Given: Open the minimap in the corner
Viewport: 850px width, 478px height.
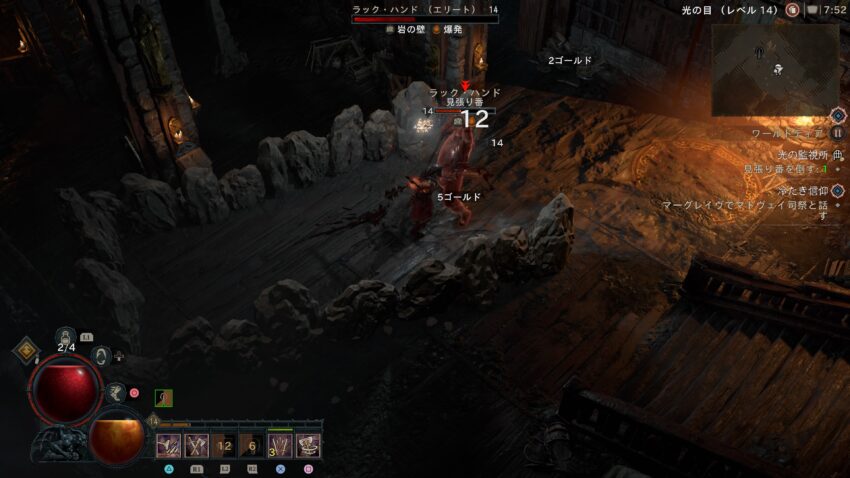Looking at the screenshot, I should (775, 68).
